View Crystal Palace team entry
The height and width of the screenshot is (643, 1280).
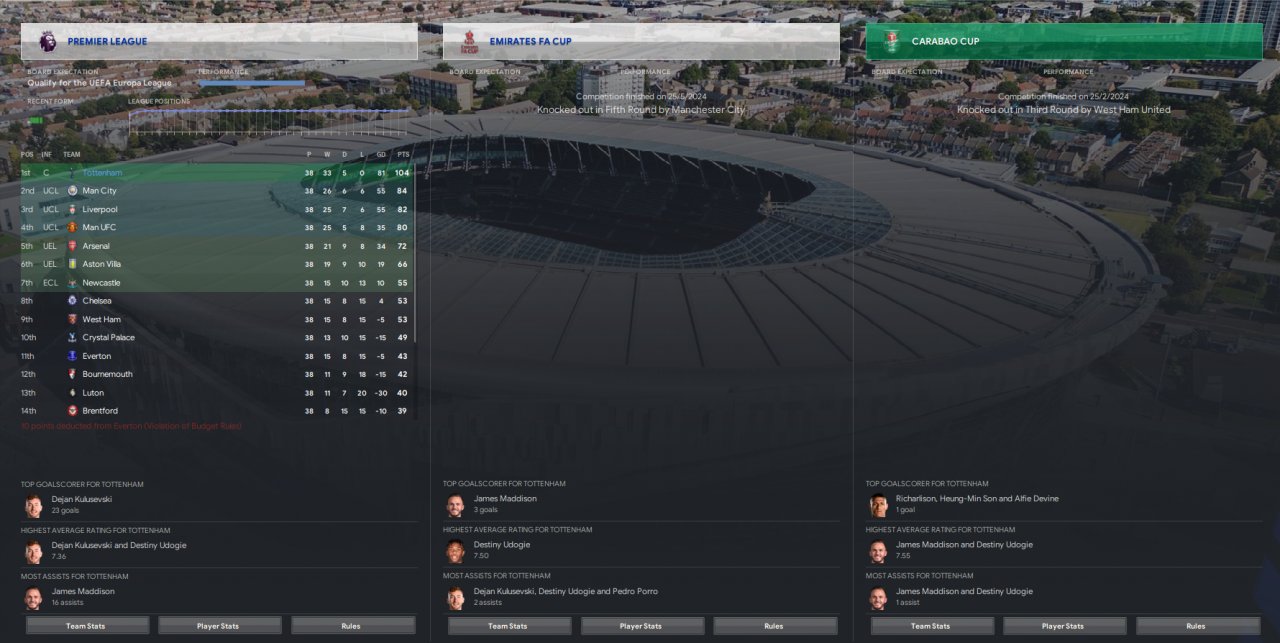(108, 338)
